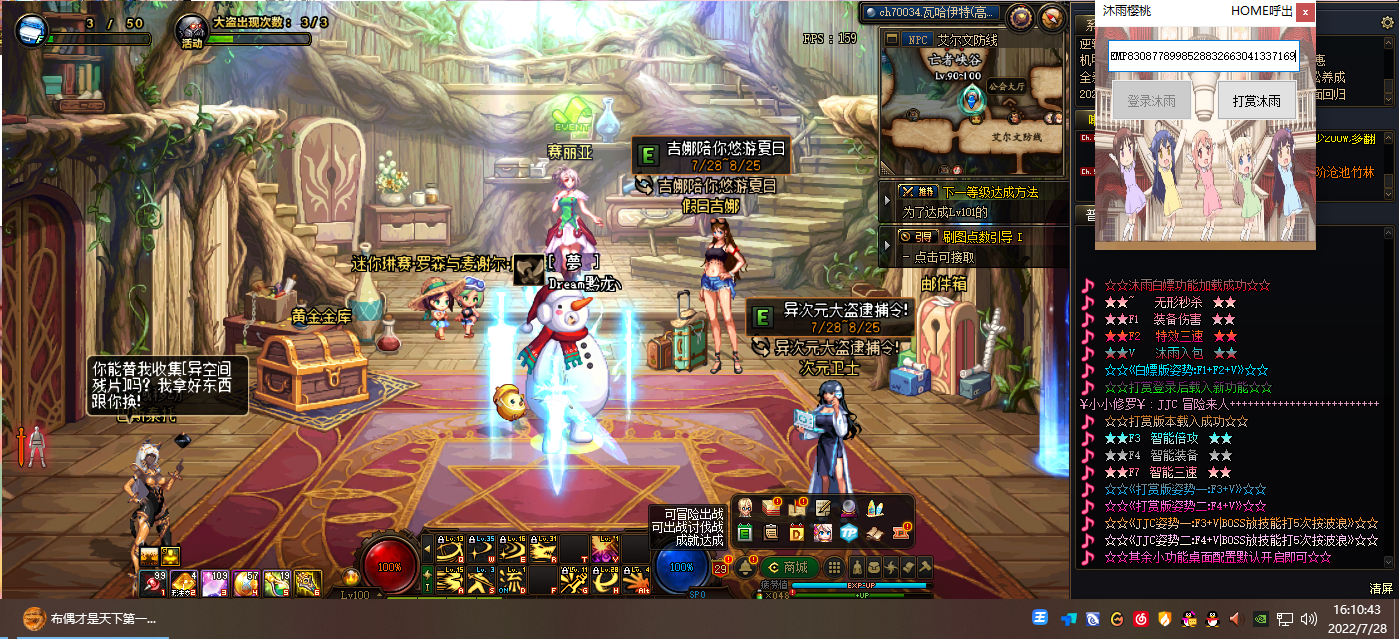Activate the wolf-head skill on R
Viewport: 1399px width, 639px height.
tap(544, 550)
